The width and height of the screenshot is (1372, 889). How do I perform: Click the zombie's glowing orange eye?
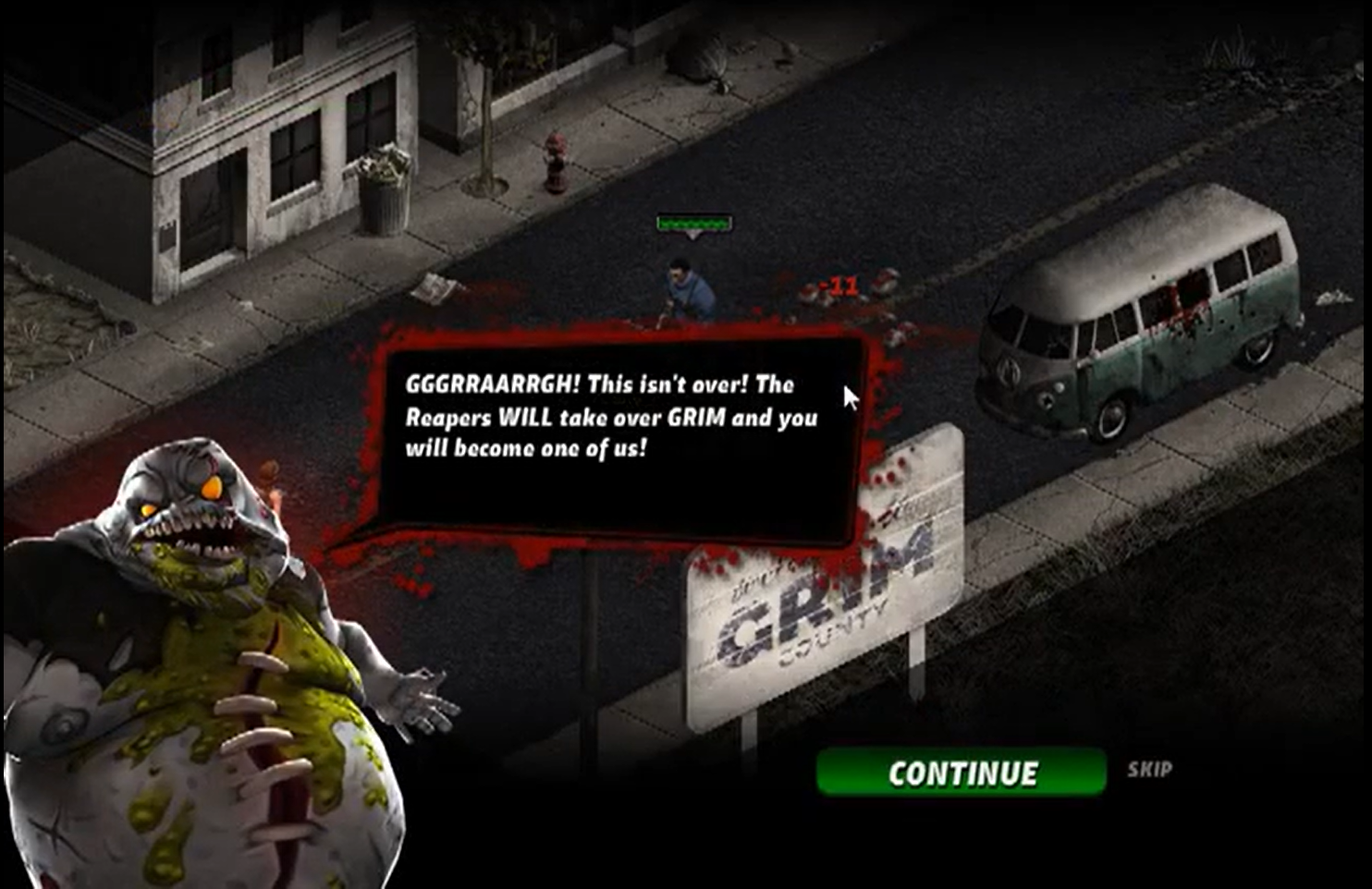click(x=212, y=488)
